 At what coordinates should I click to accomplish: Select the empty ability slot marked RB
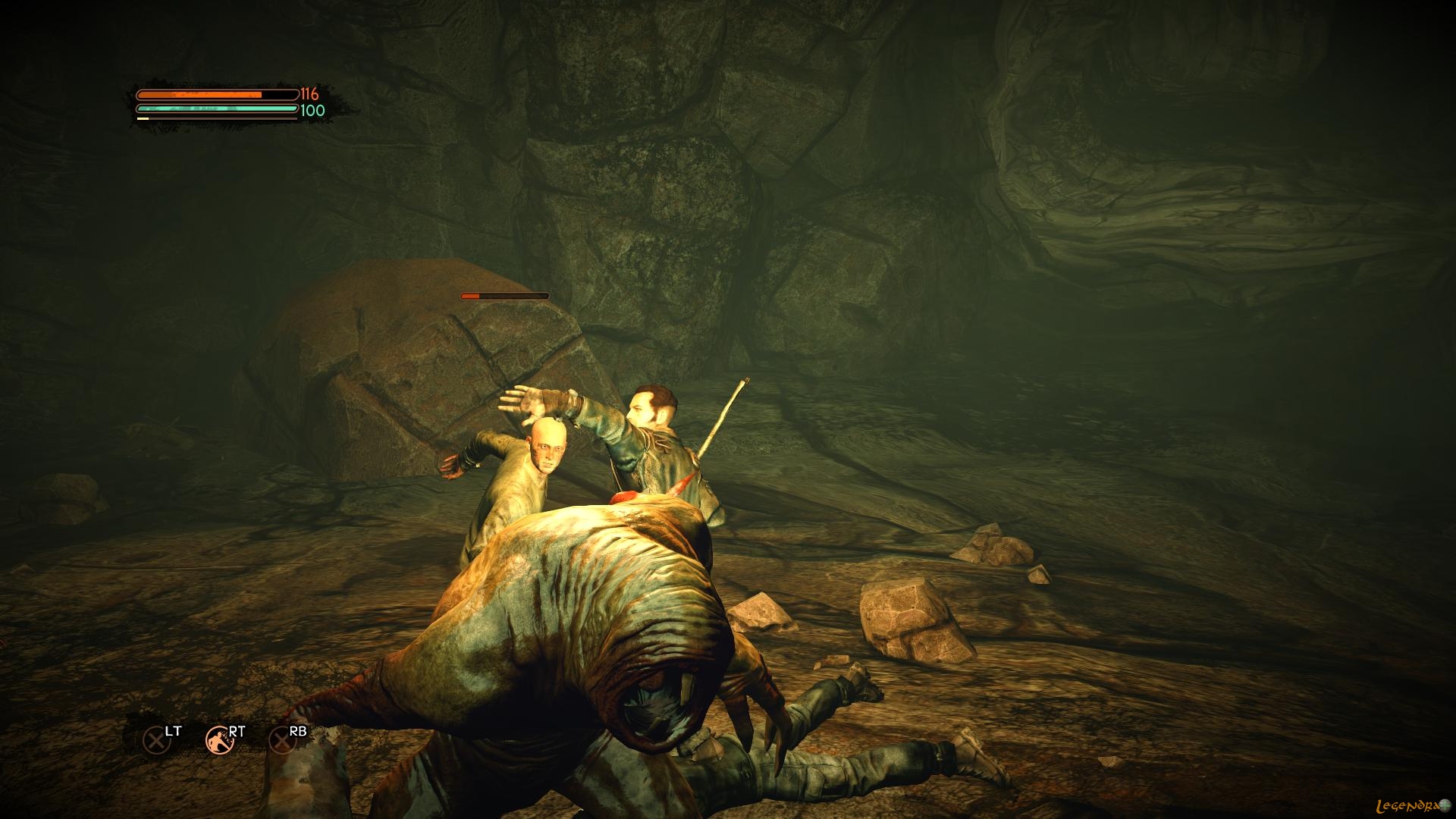coord(282,739)
